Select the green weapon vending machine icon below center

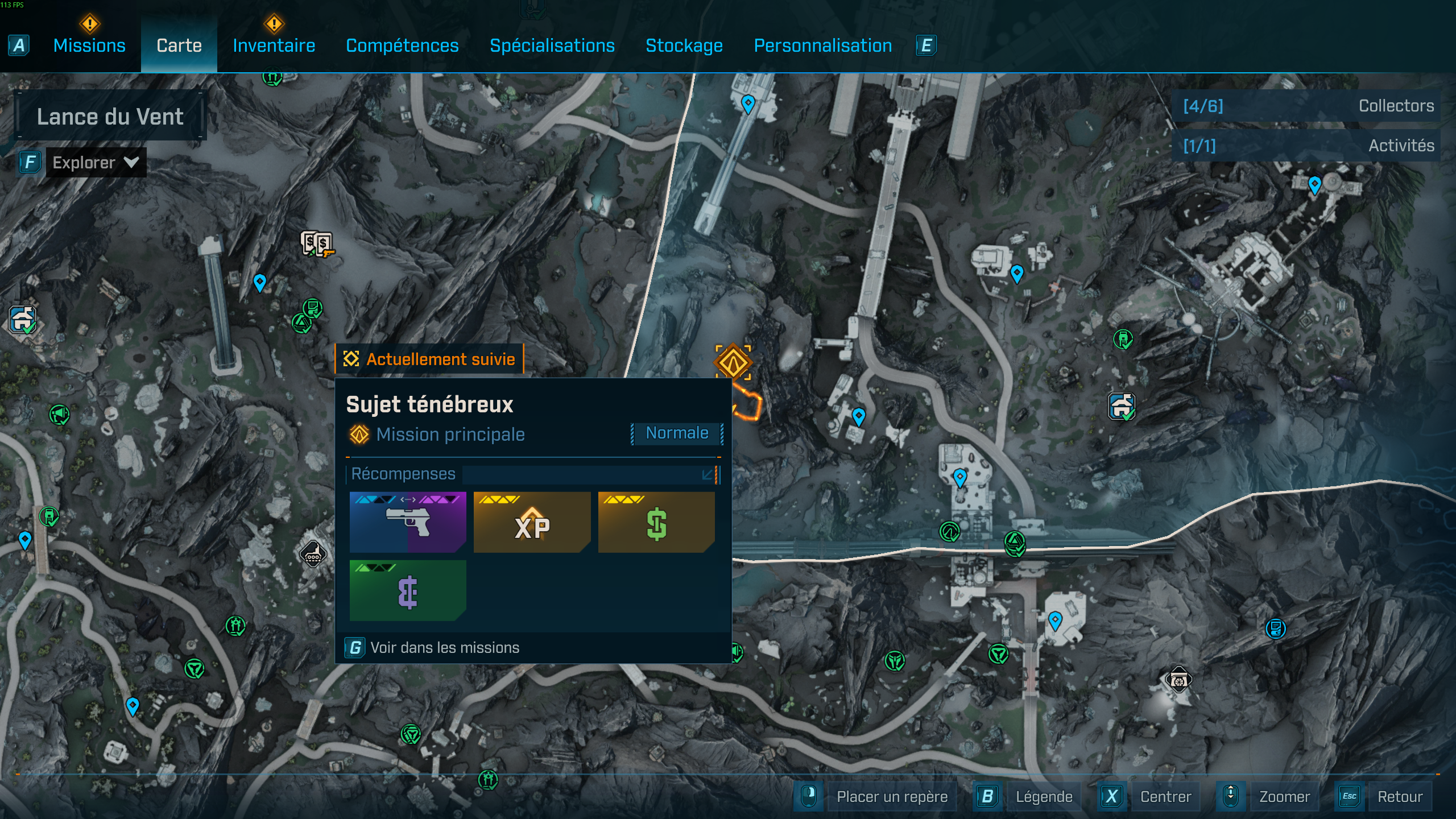point(950,533)
